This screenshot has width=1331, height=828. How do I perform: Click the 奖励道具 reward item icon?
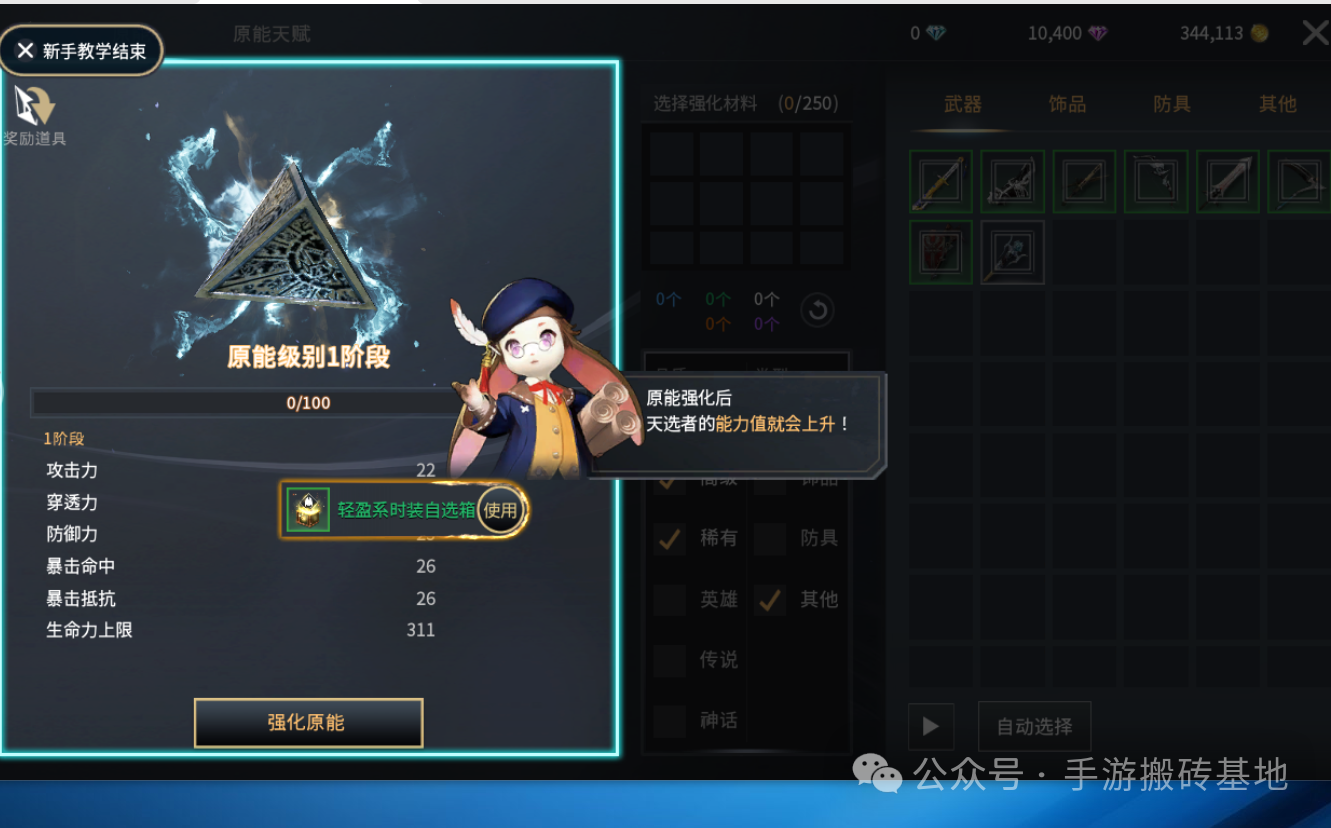tap(36, 105)
